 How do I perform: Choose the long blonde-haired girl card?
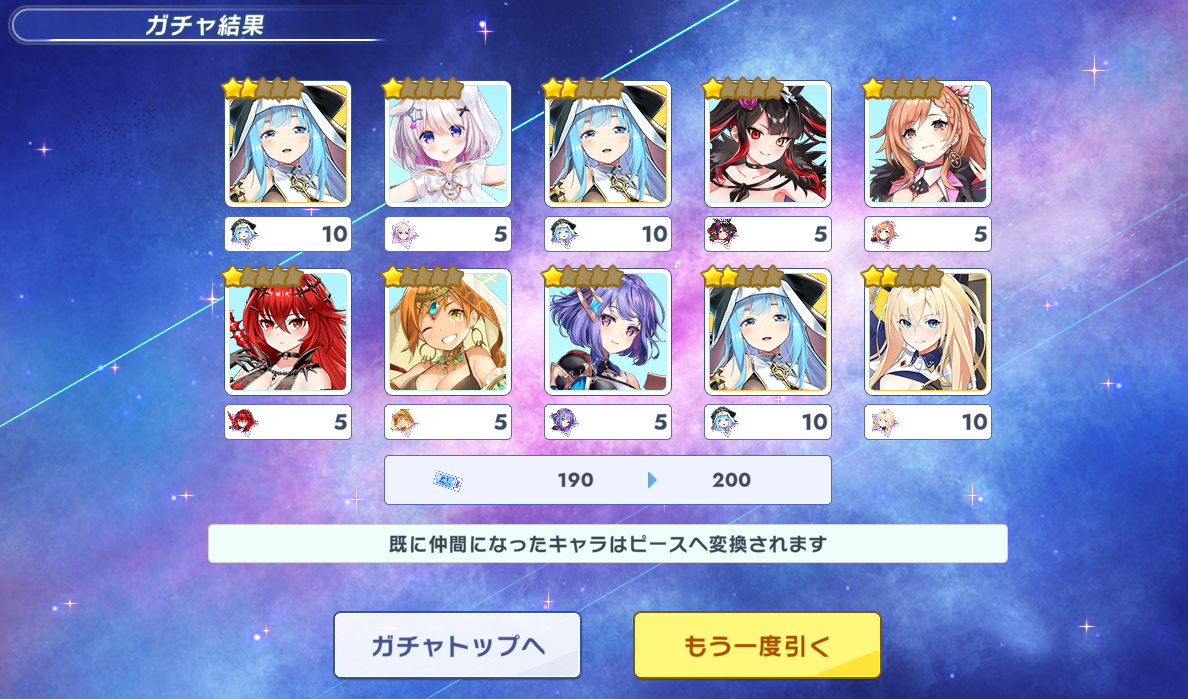click(928, 332)
